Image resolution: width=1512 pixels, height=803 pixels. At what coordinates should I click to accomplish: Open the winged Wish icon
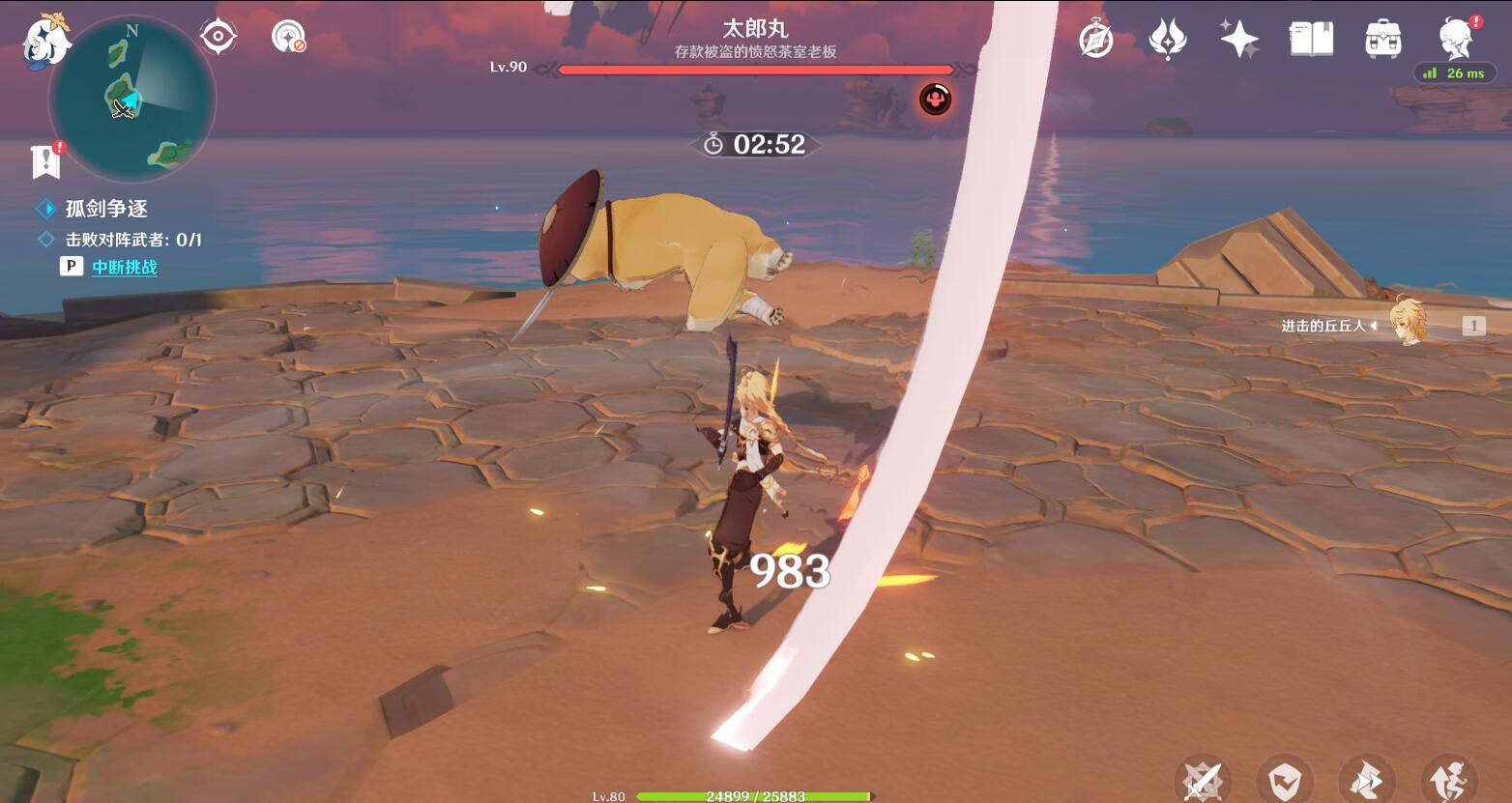[1167, 40]
